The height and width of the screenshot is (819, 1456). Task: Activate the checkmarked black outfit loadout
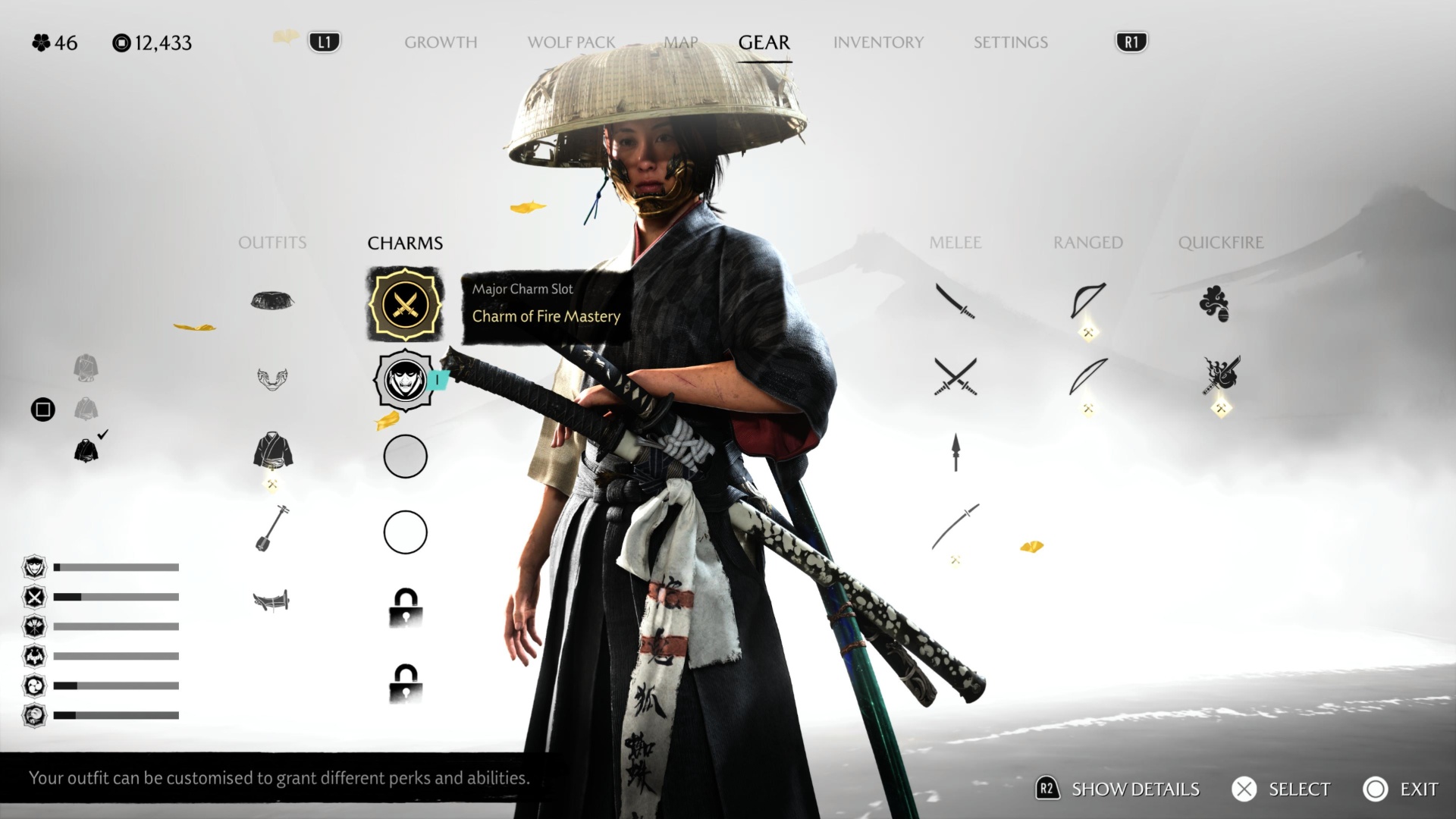pos(86,450)
